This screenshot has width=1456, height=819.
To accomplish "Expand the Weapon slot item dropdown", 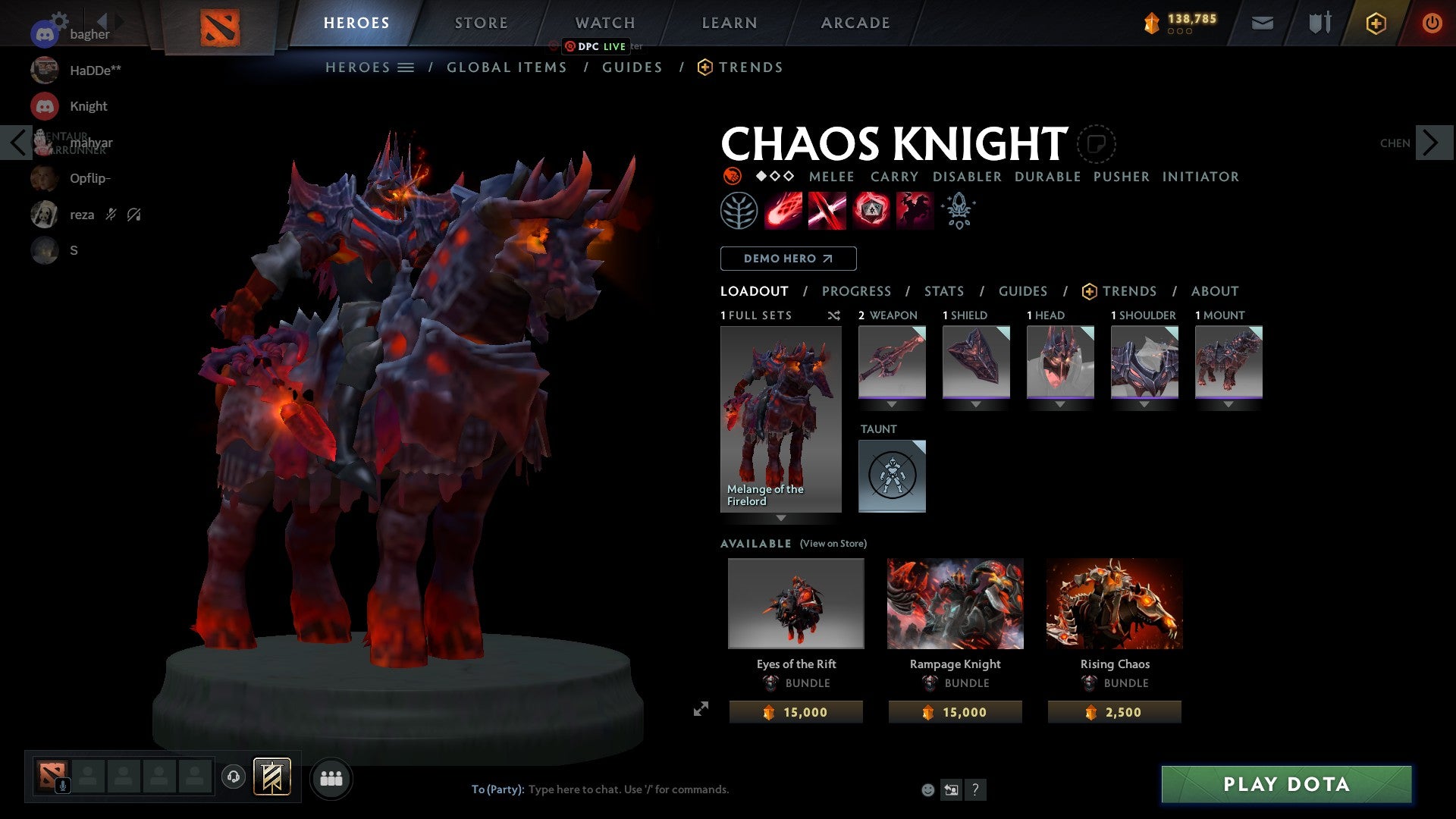I will click(893, 404).
